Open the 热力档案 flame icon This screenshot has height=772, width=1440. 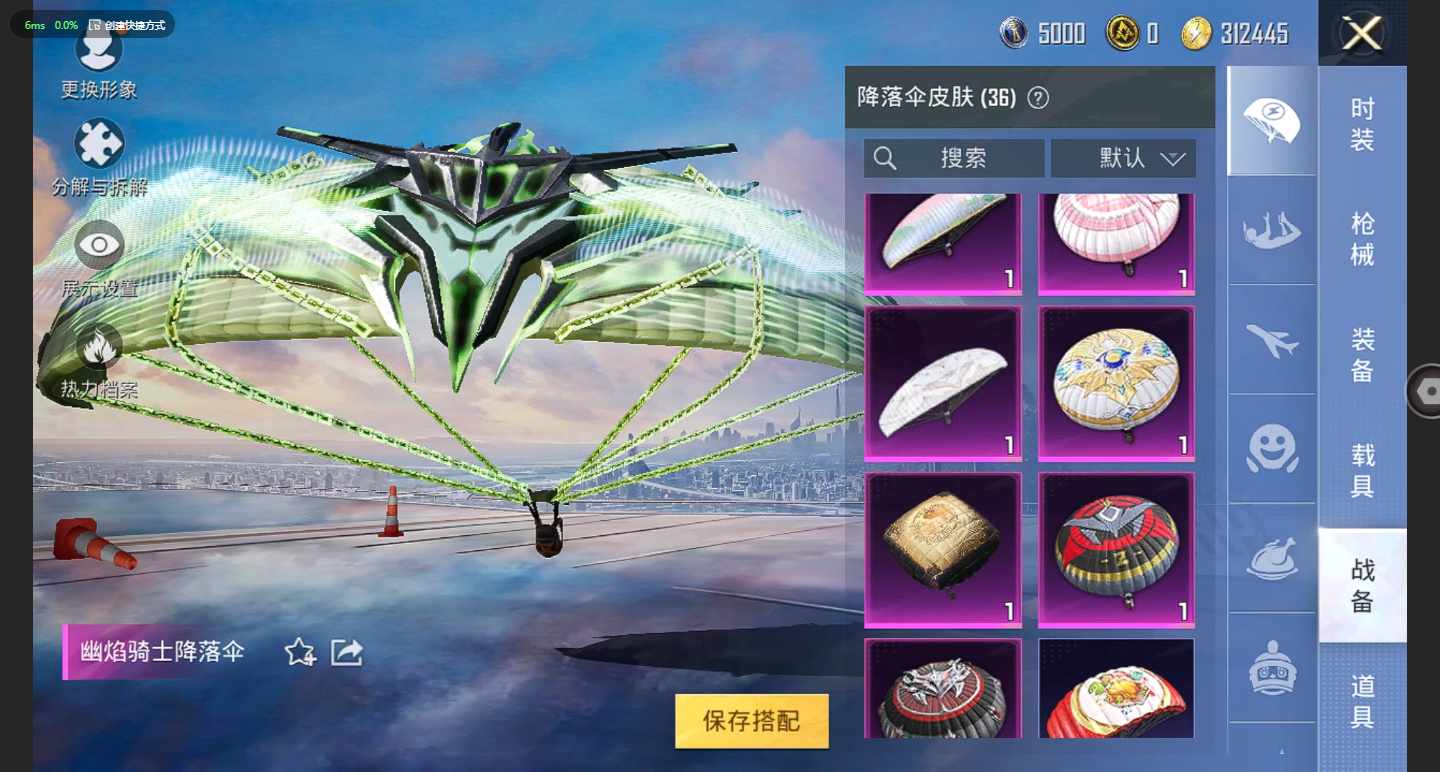click(x=99, y=347)
